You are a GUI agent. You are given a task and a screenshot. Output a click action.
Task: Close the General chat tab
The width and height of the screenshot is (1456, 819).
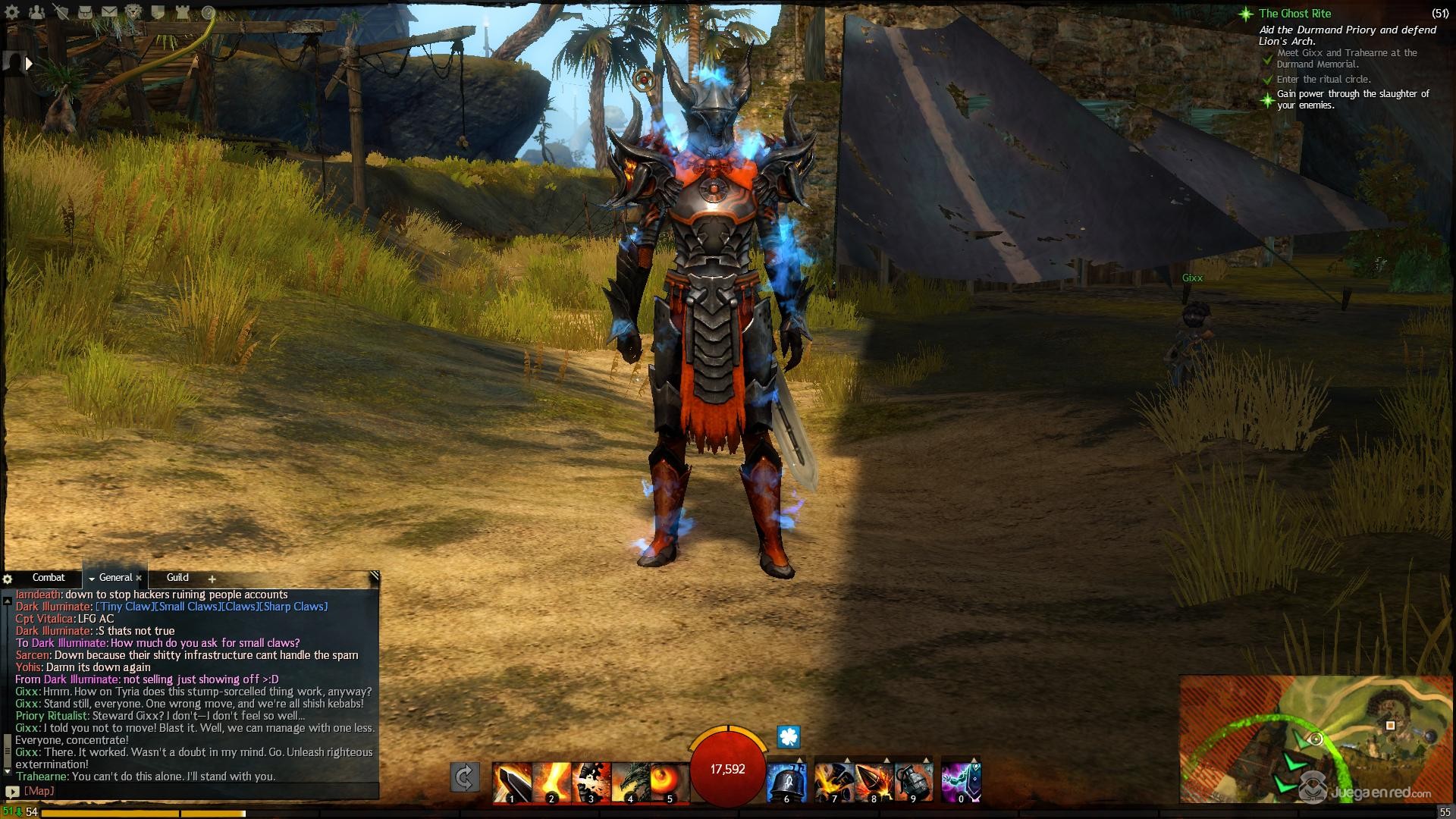coord(139,579)
